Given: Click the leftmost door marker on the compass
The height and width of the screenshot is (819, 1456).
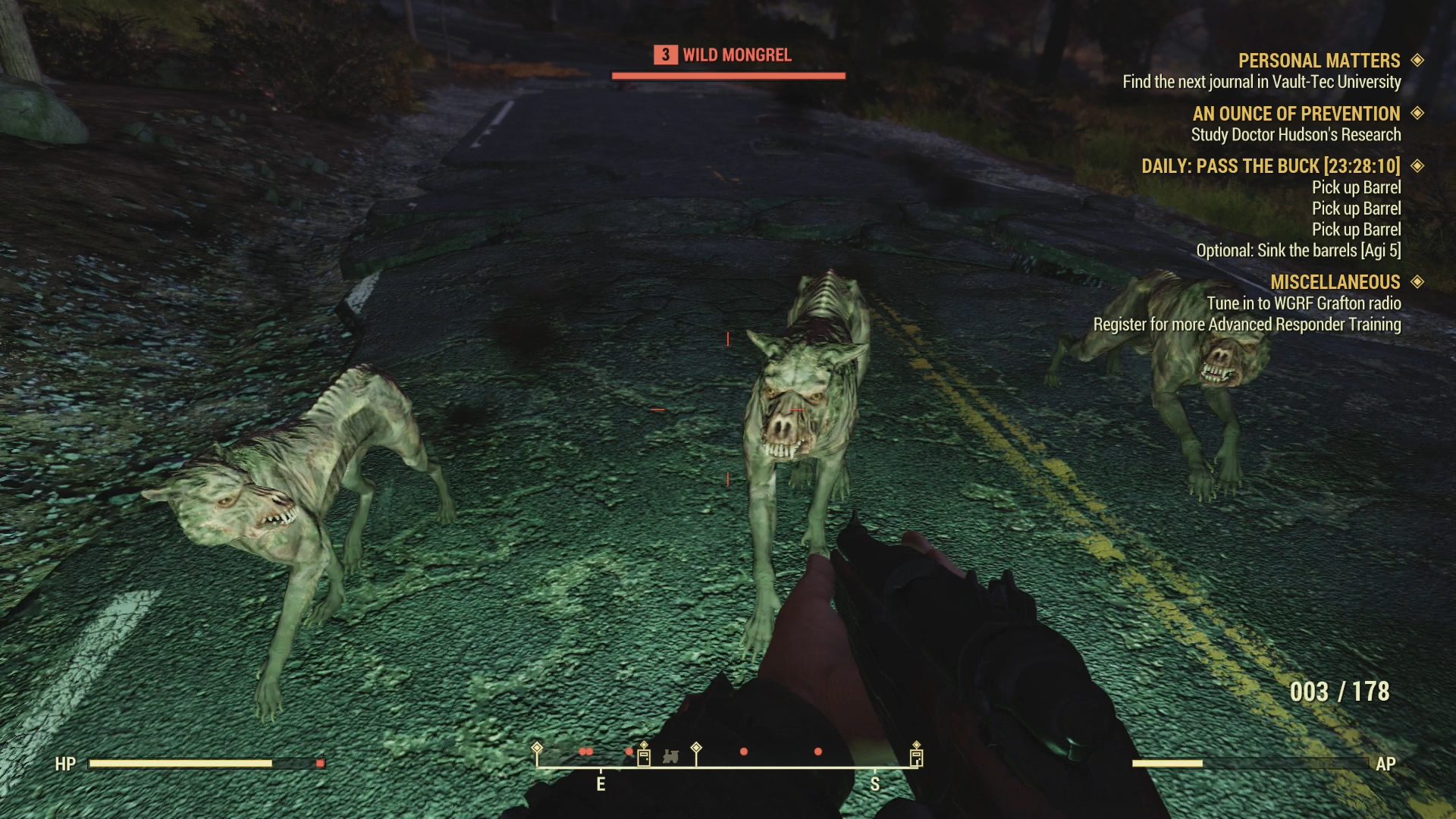Looking at the screenshot, I should click(644, 756).
